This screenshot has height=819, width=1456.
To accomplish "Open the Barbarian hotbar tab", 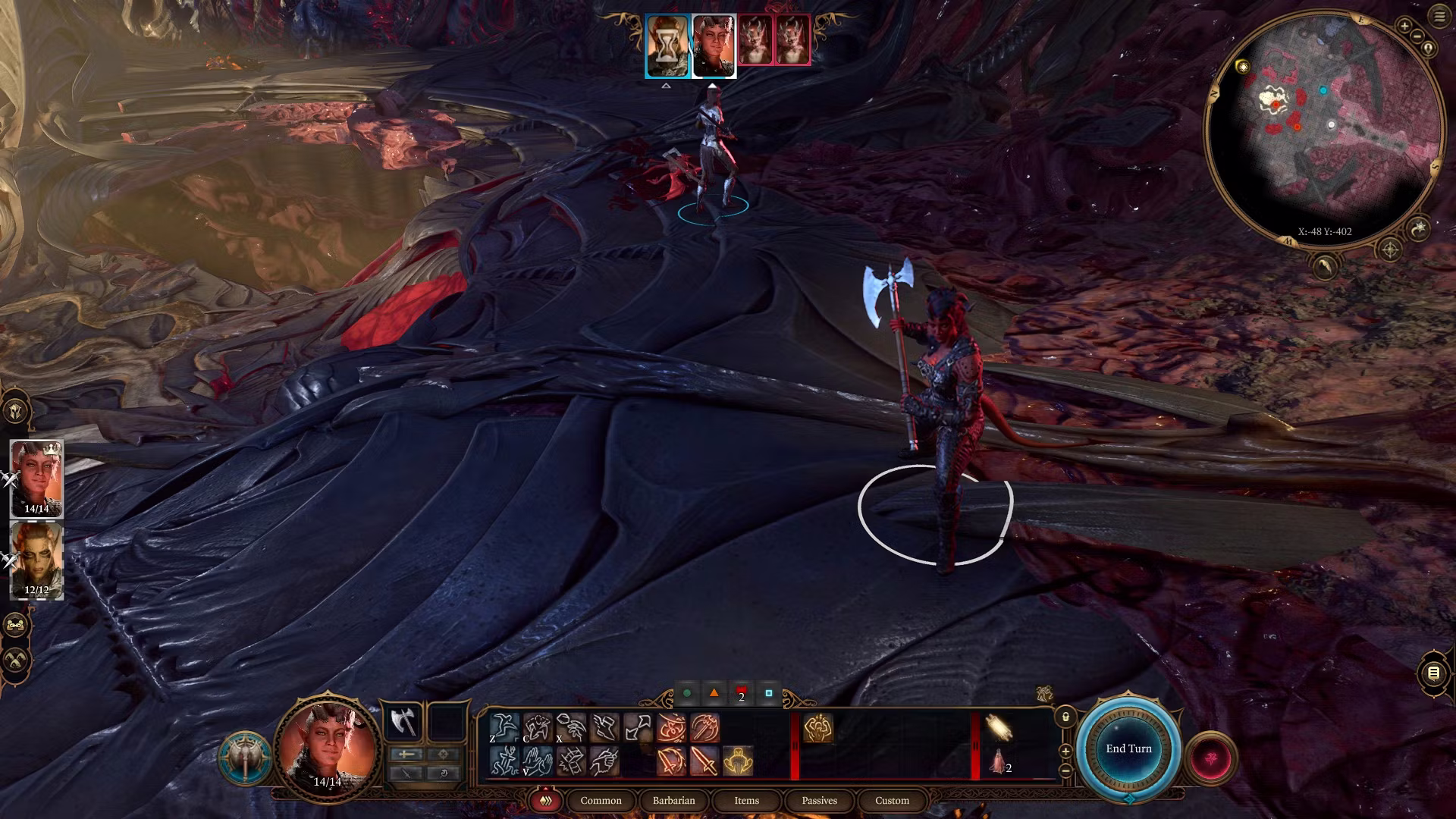I will [673, 801].
